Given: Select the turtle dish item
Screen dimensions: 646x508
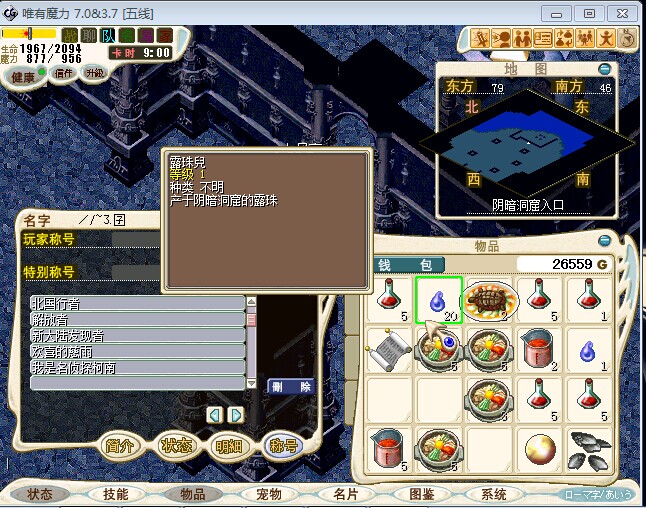Looking at the screenshot, I should coord(488,299).
